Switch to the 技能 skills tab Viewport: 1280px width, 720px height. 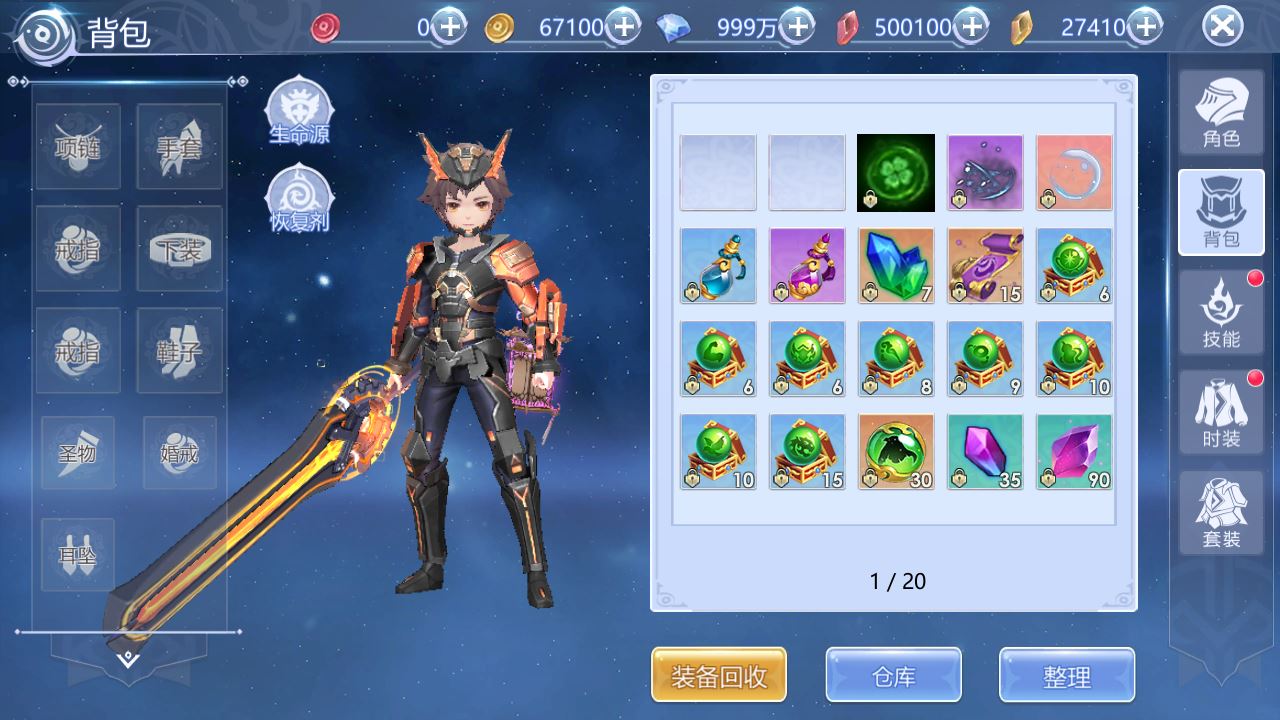(1221, 313)
